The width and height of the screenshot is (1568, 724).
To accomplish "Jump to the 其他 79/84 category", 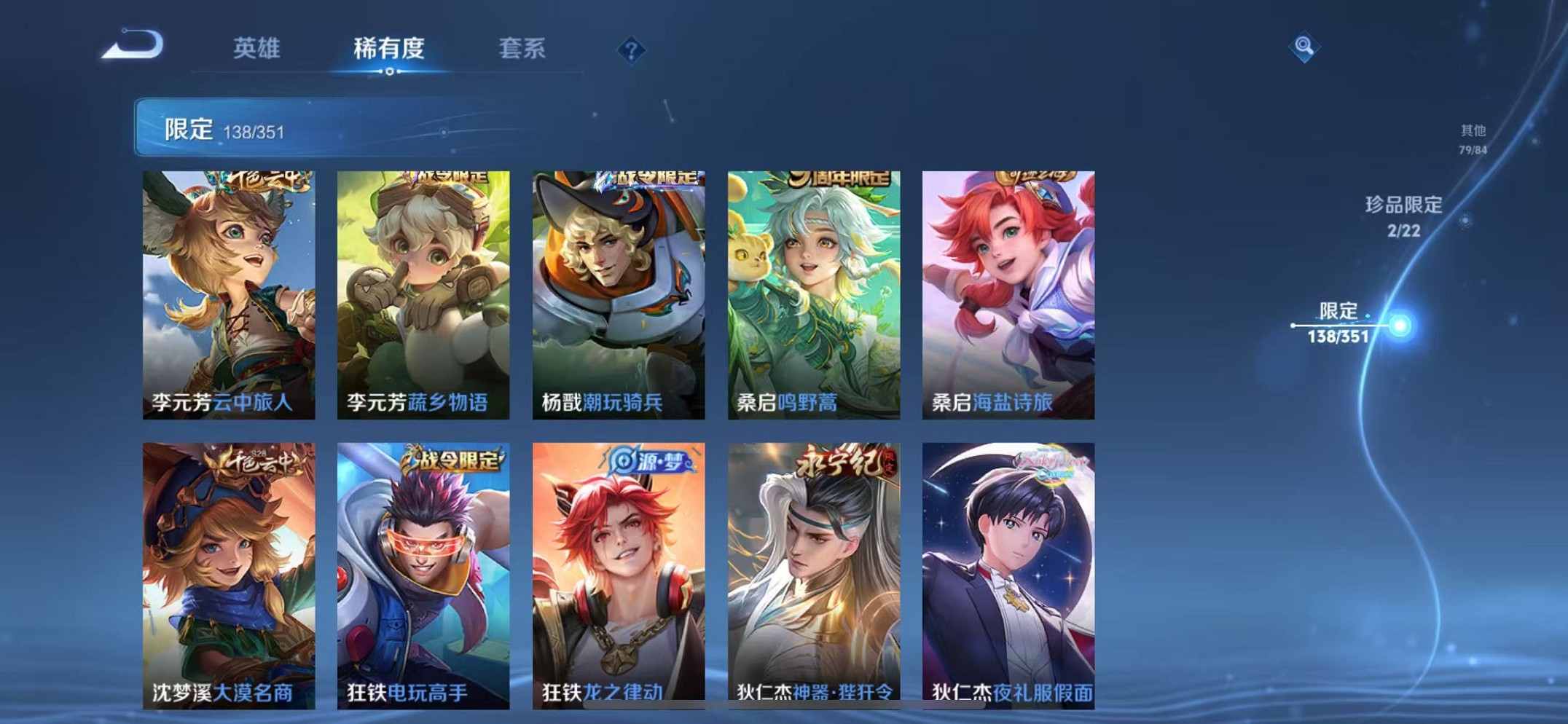I will pos(1473,137).
